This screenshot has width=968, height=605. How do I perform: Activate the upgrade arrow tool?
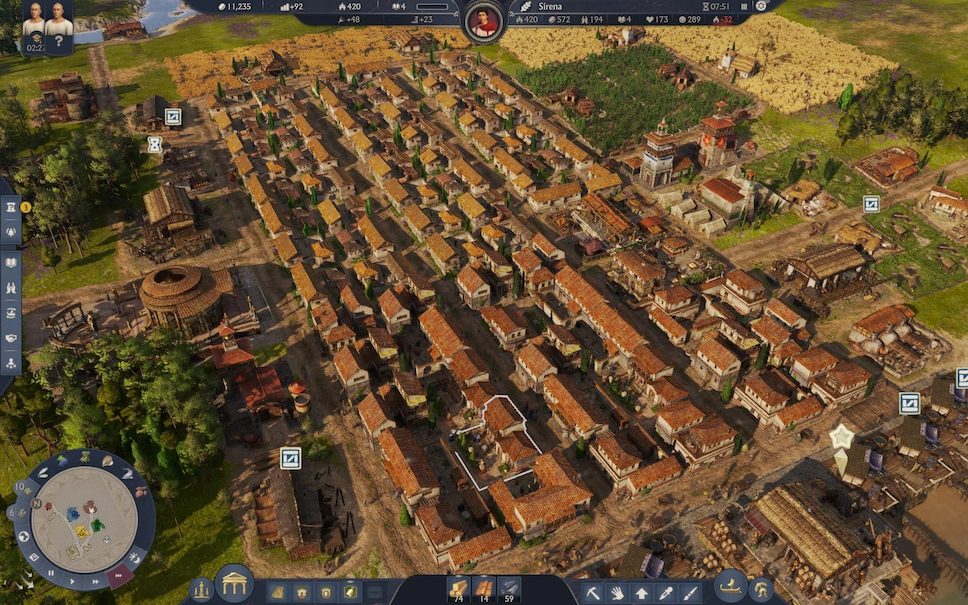coord(641,591)
